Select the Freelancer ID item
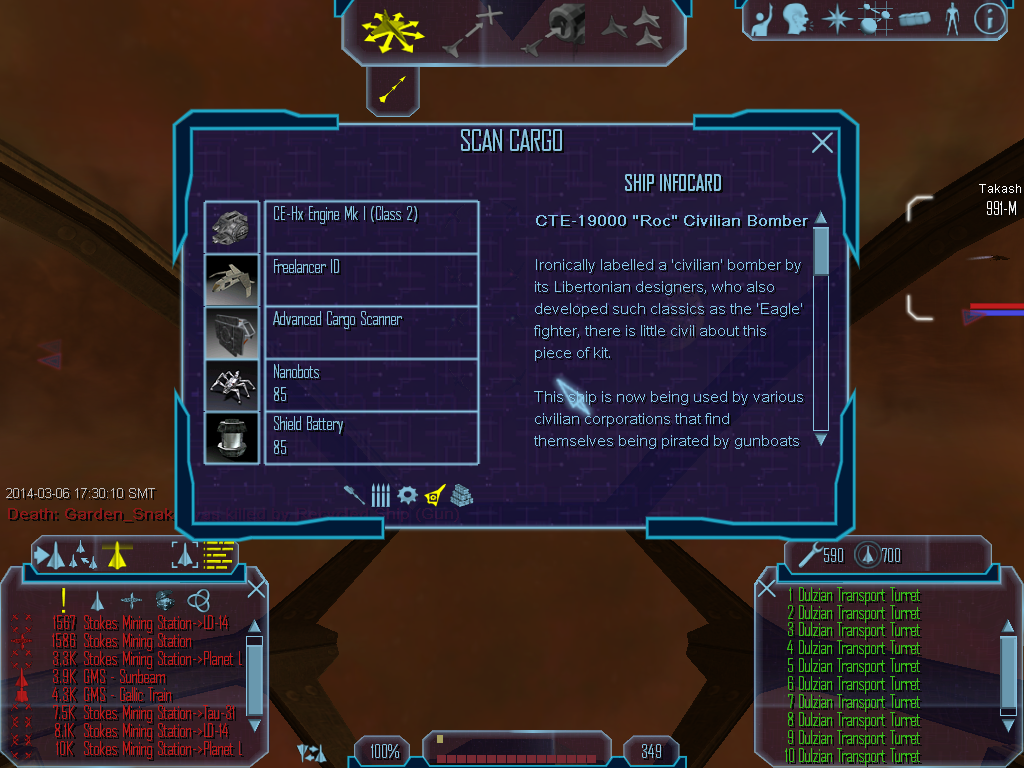The image size is (1024, 768). coord(370,279)
